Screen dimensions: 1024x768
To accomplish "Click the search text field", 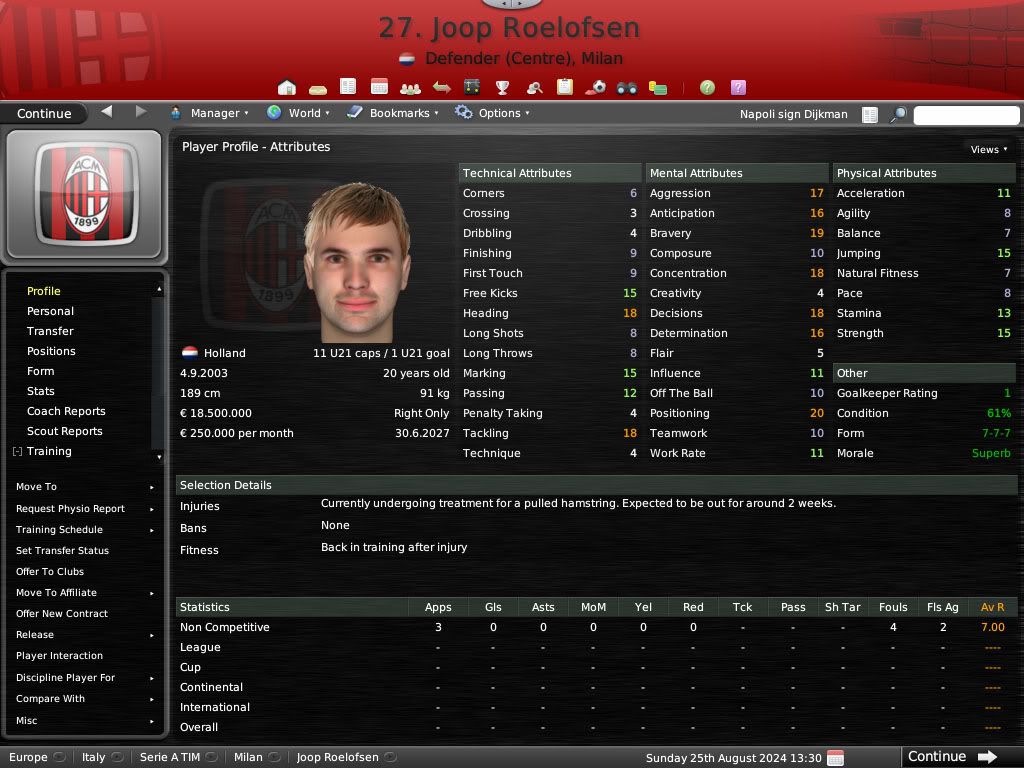I will (965, 115).
